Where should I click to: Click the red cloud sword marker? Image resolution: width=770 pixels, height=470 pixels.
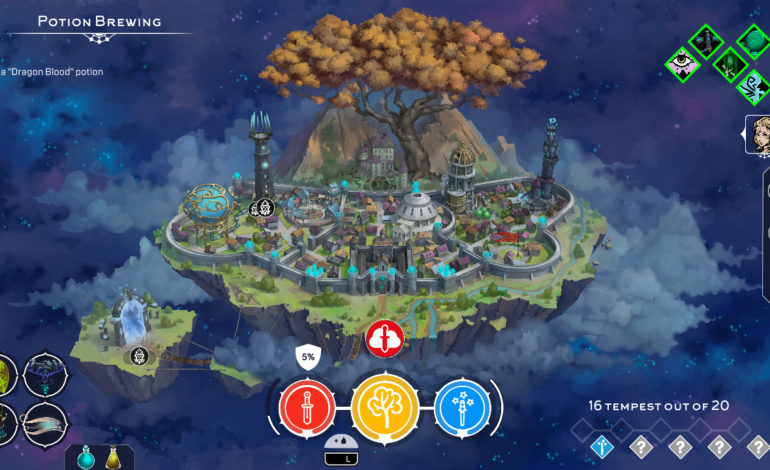pyautogui.click(x=383, y=340)
